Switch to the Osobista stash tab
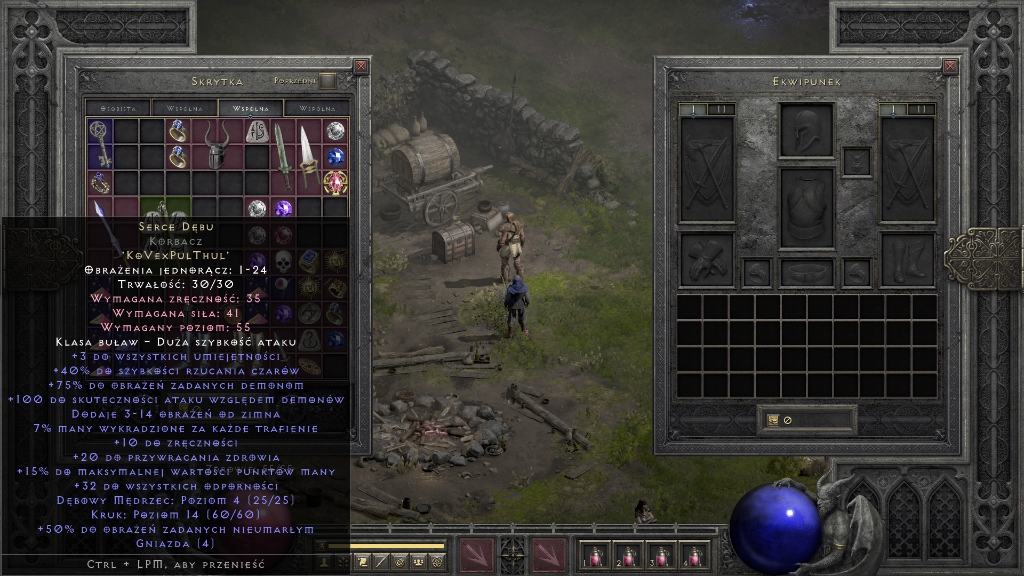This screenshot has height=576, width=1024. (x=117, y=107)
